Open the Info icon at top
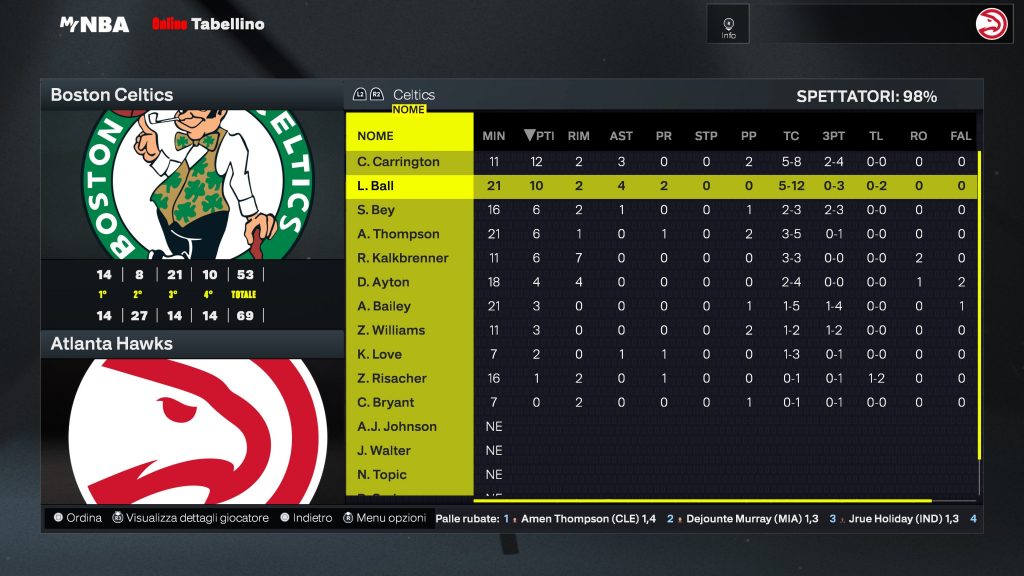The height and width of the screenshot is (576, 1024). pos(728,23)
